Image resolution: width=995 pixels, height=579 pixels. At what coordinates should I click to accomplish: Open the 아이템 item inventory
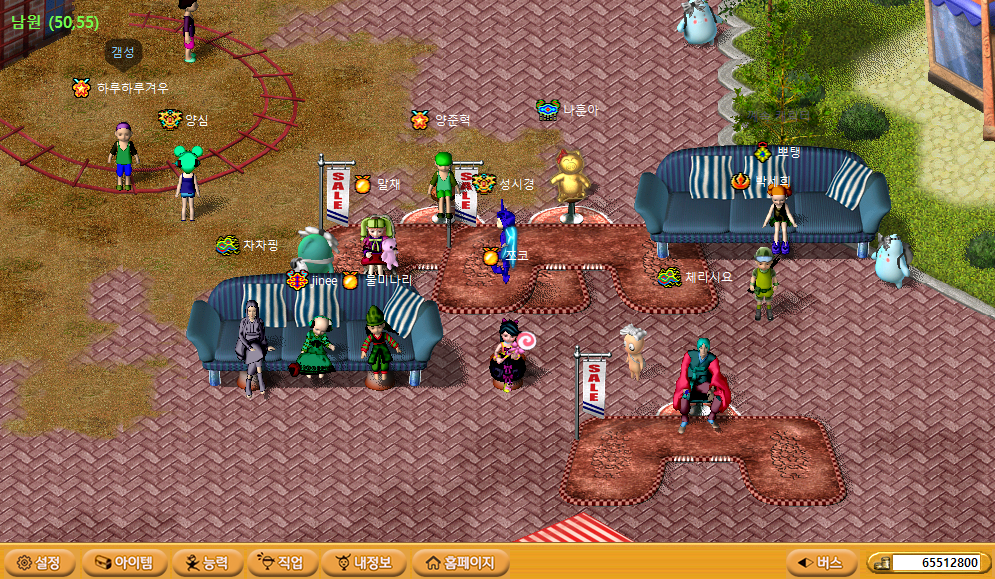point(124,563)
